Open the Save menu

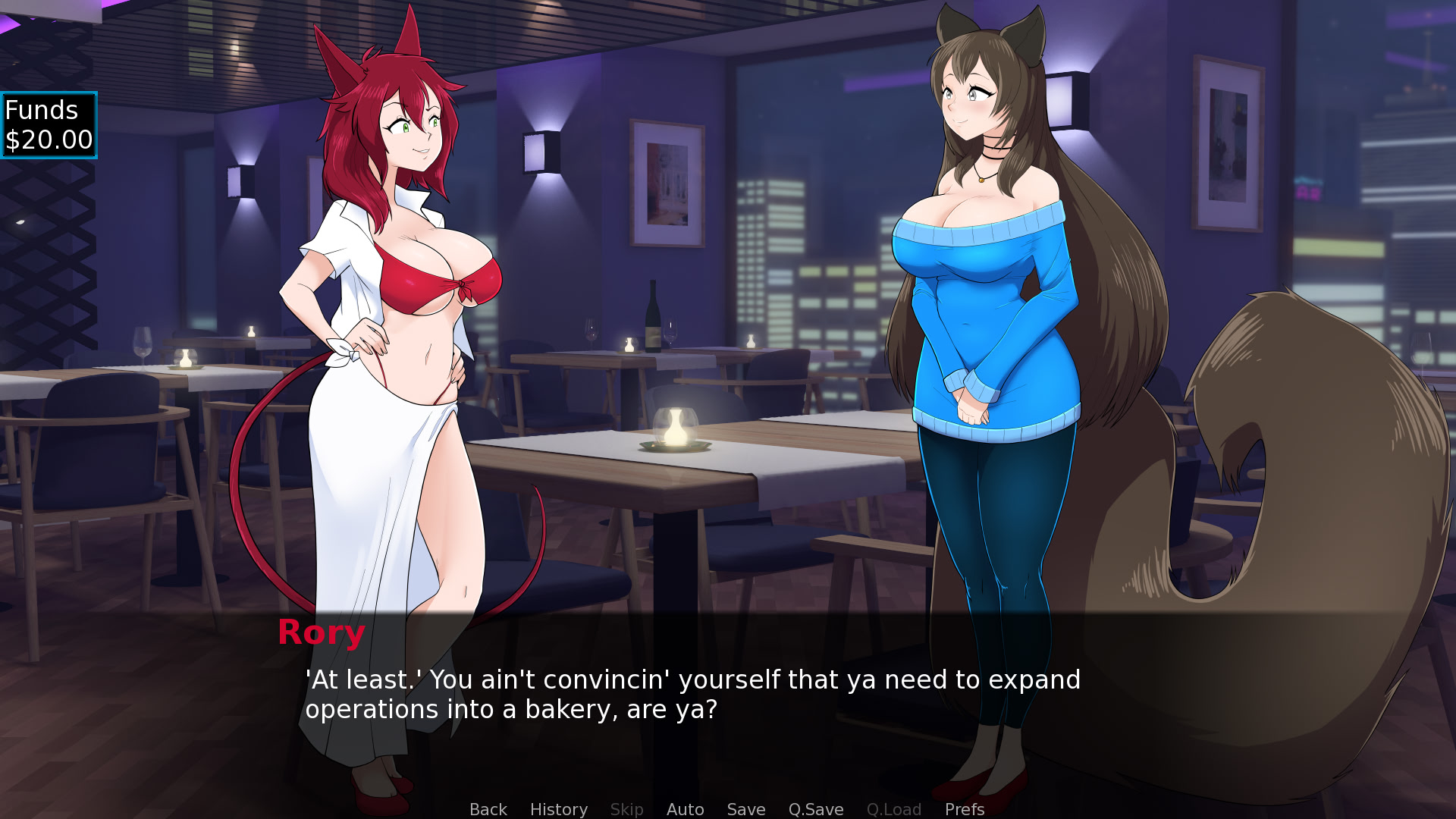[745, 809]
